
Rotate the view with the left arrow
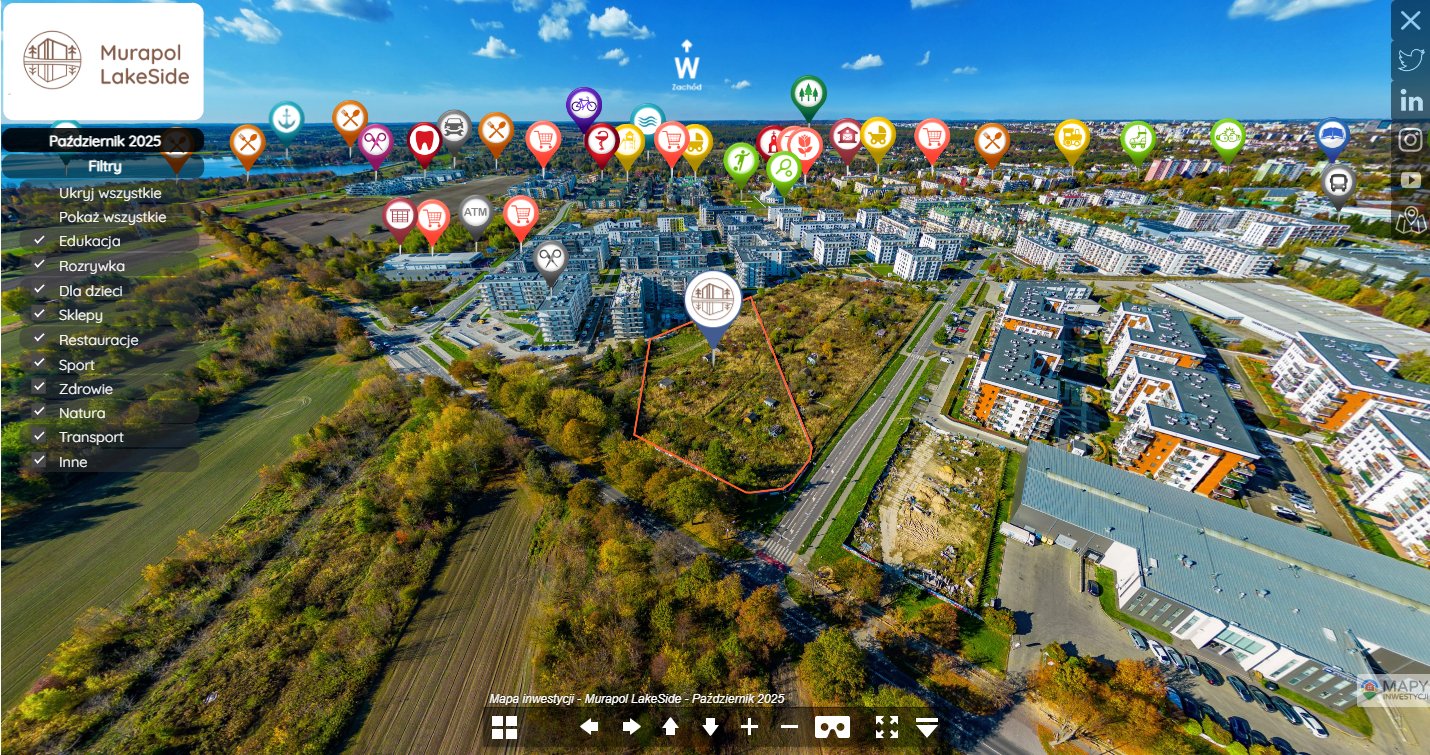589,727
